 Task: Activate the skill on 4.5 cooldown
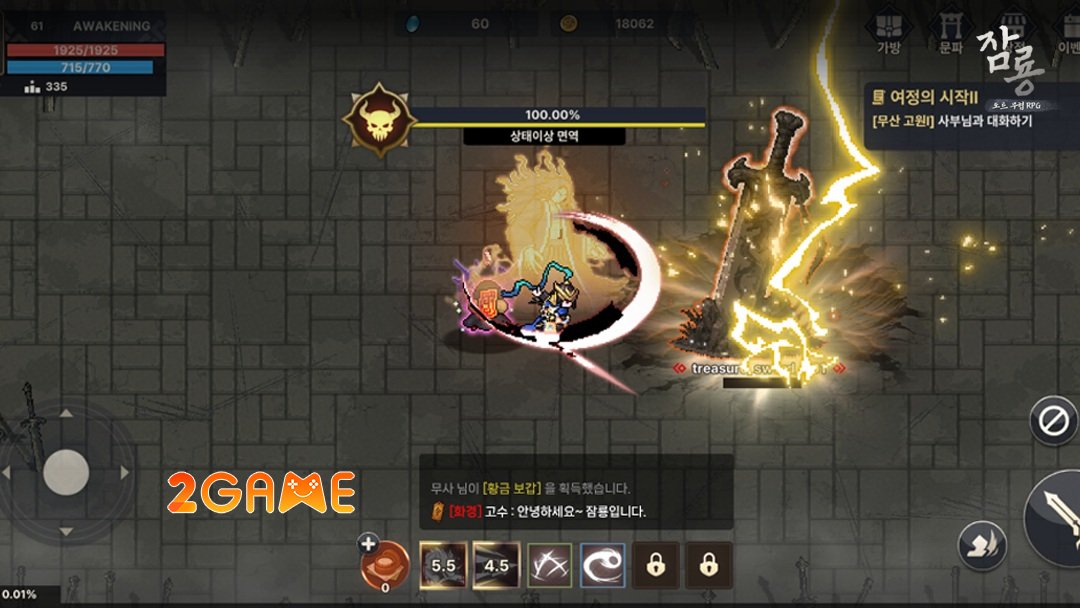(x=497, y=566)
